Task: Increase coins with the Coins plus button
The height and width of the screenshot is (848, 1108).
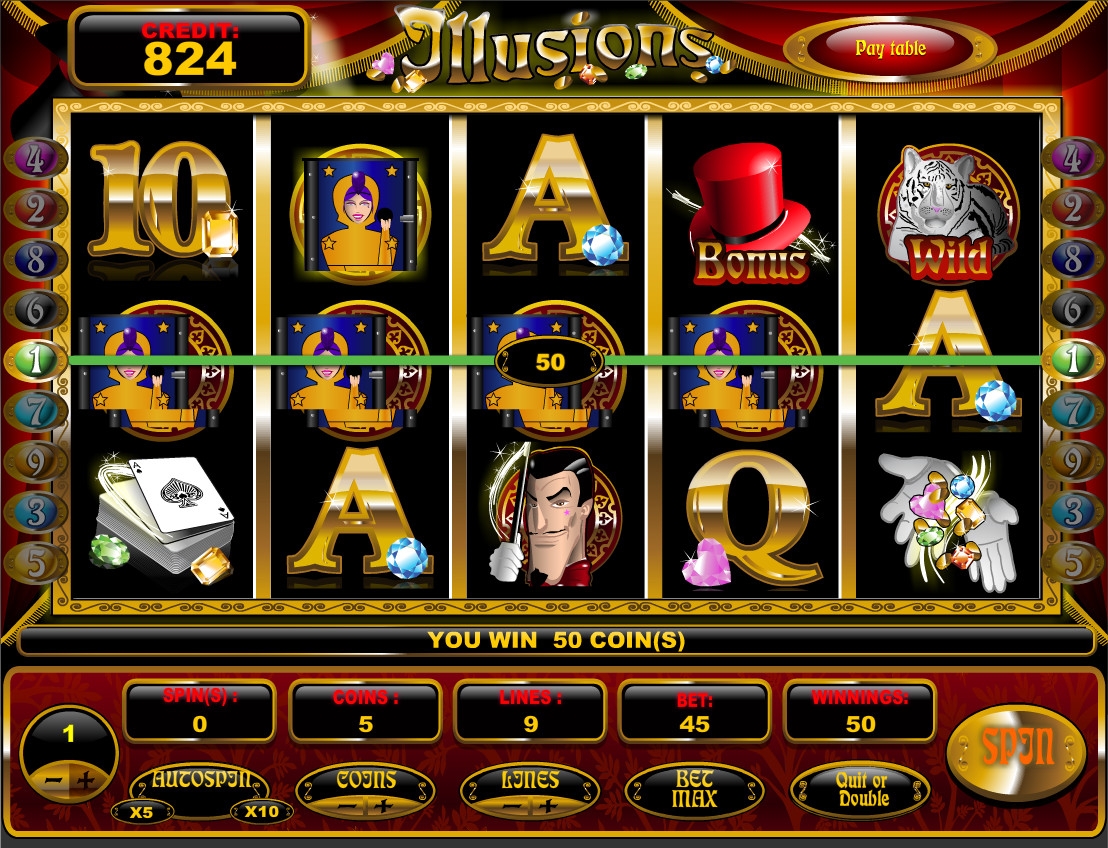Action: [x=383, y=806]
